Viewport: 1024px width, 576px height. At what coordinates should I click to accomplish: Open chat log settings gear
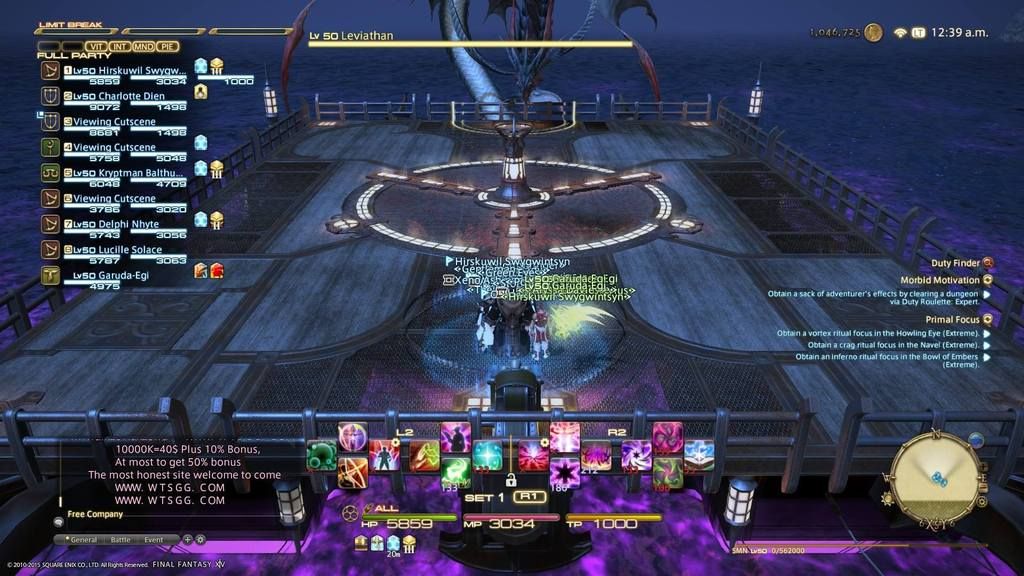click(x=199, y=539)
